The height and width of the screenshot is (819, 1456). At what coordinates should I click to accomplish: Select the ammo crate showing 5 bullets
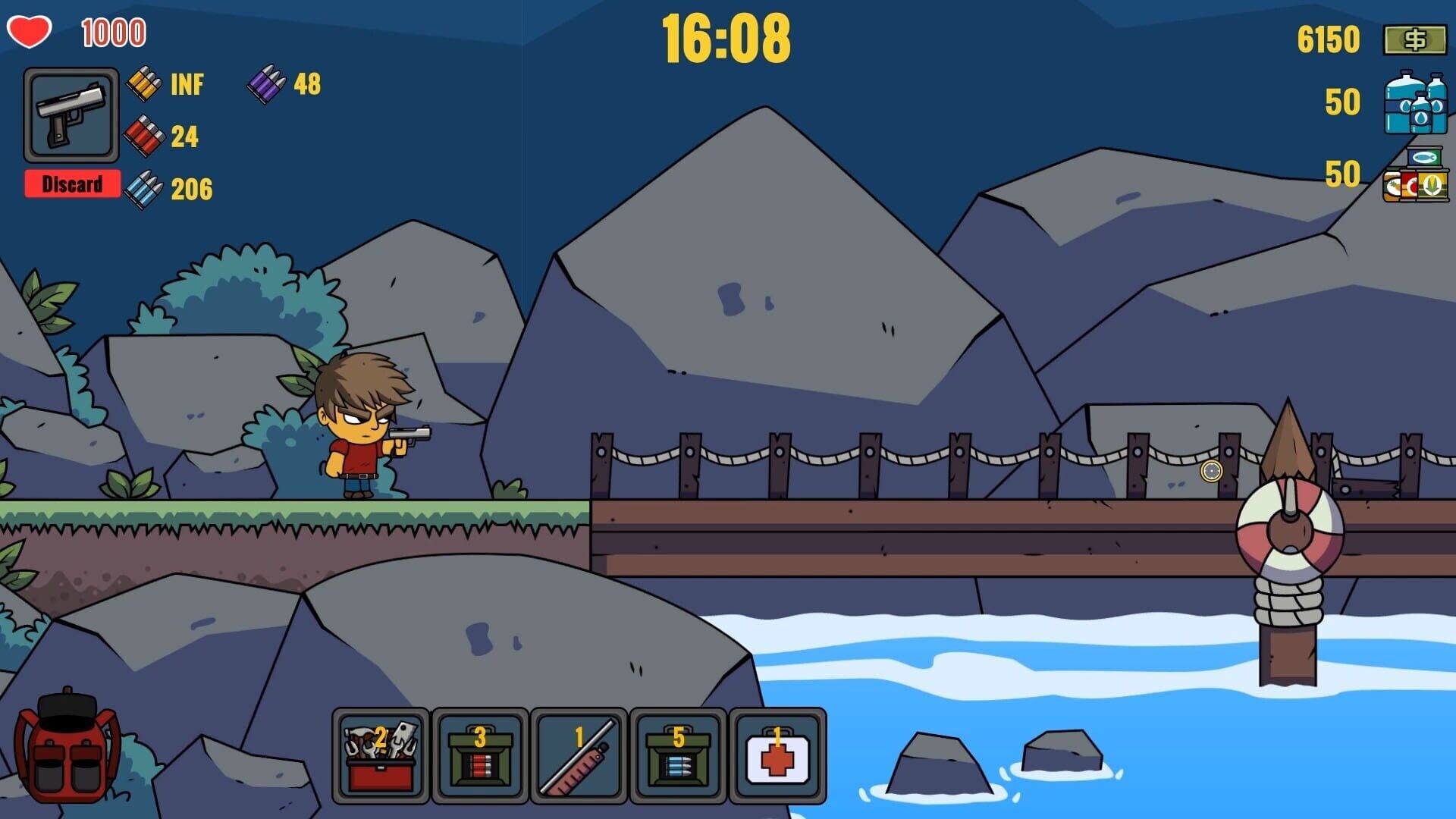coord(679,756)
